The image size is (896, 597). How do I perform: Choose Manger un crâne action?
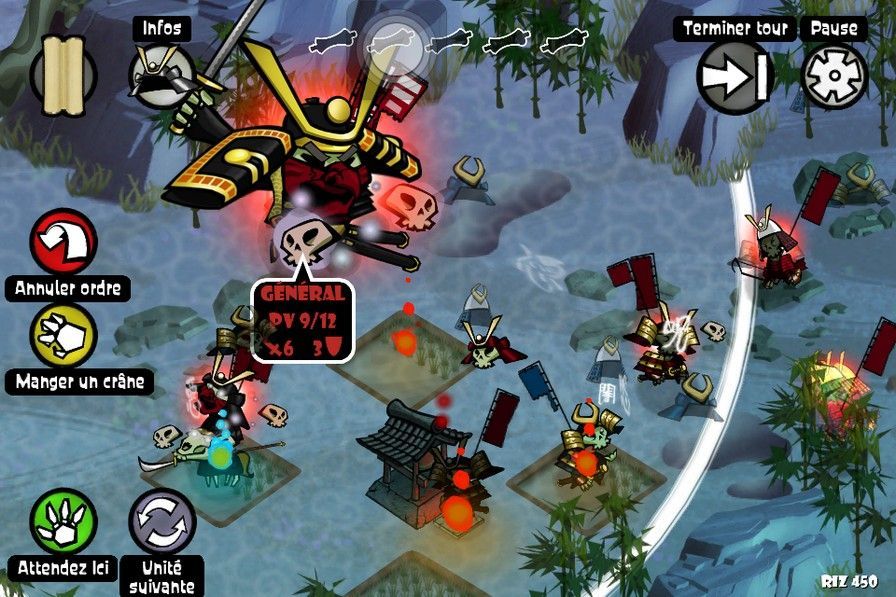point(66,336)
